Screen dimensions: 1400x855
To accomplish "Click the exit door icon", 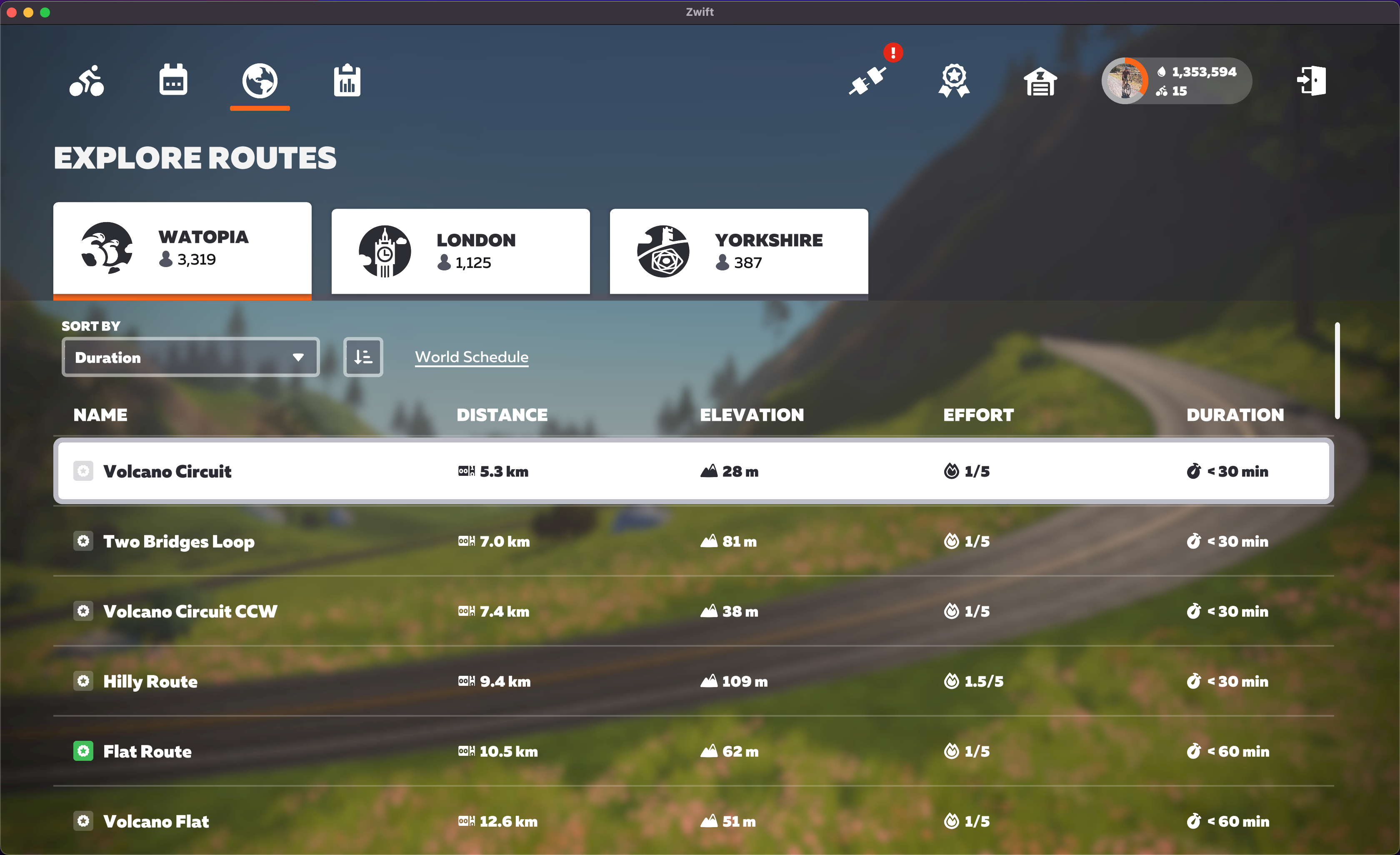I will 1311,81.
